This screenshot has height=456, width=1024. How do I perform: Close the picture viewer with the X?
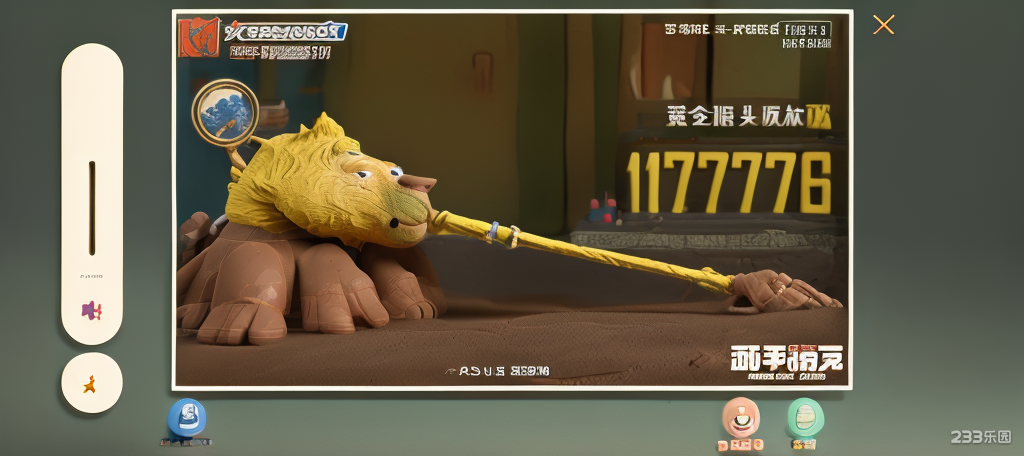883,25
